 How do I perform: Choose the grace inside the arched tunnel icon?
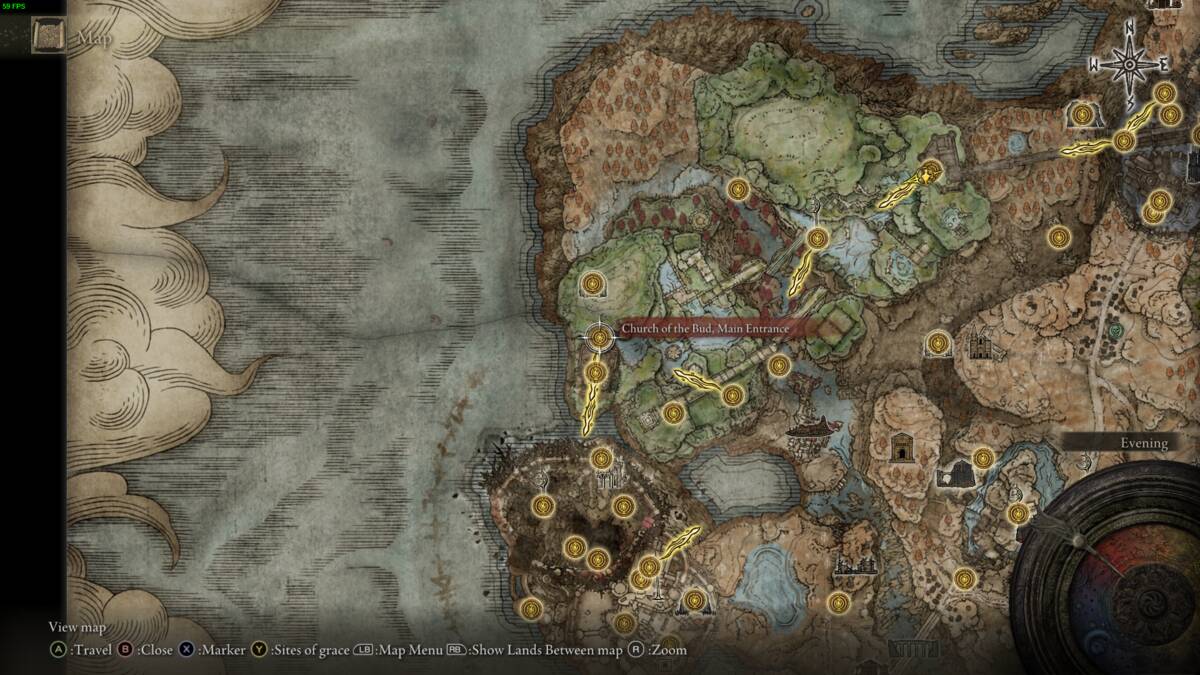[1080, 114]
